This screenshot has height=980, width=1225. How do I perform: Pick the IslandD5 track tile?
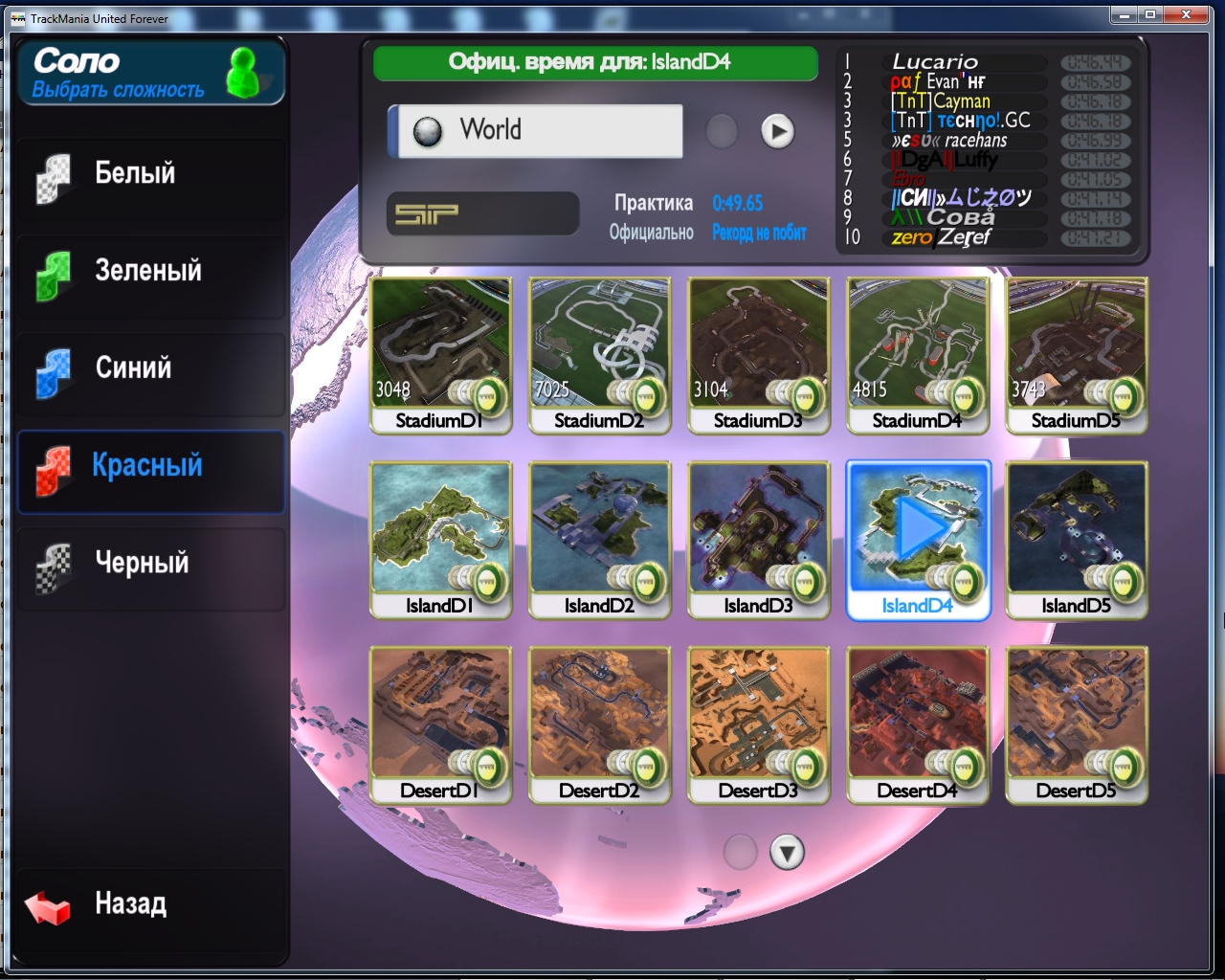pos(1076,539)
